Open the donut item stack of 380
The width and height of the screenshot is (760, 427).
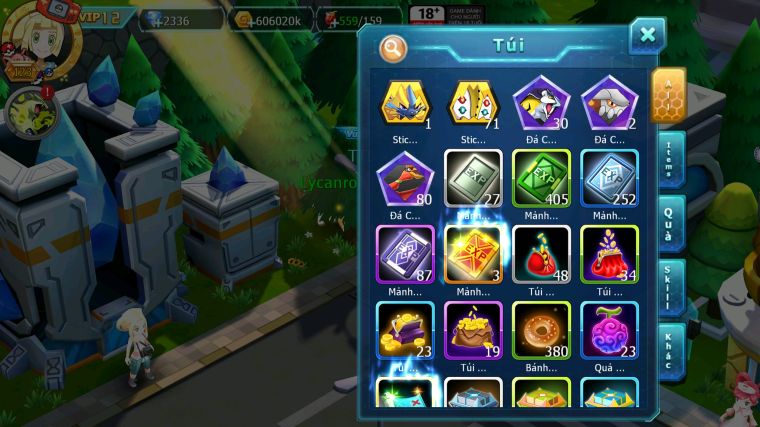(x=541, y=329)
